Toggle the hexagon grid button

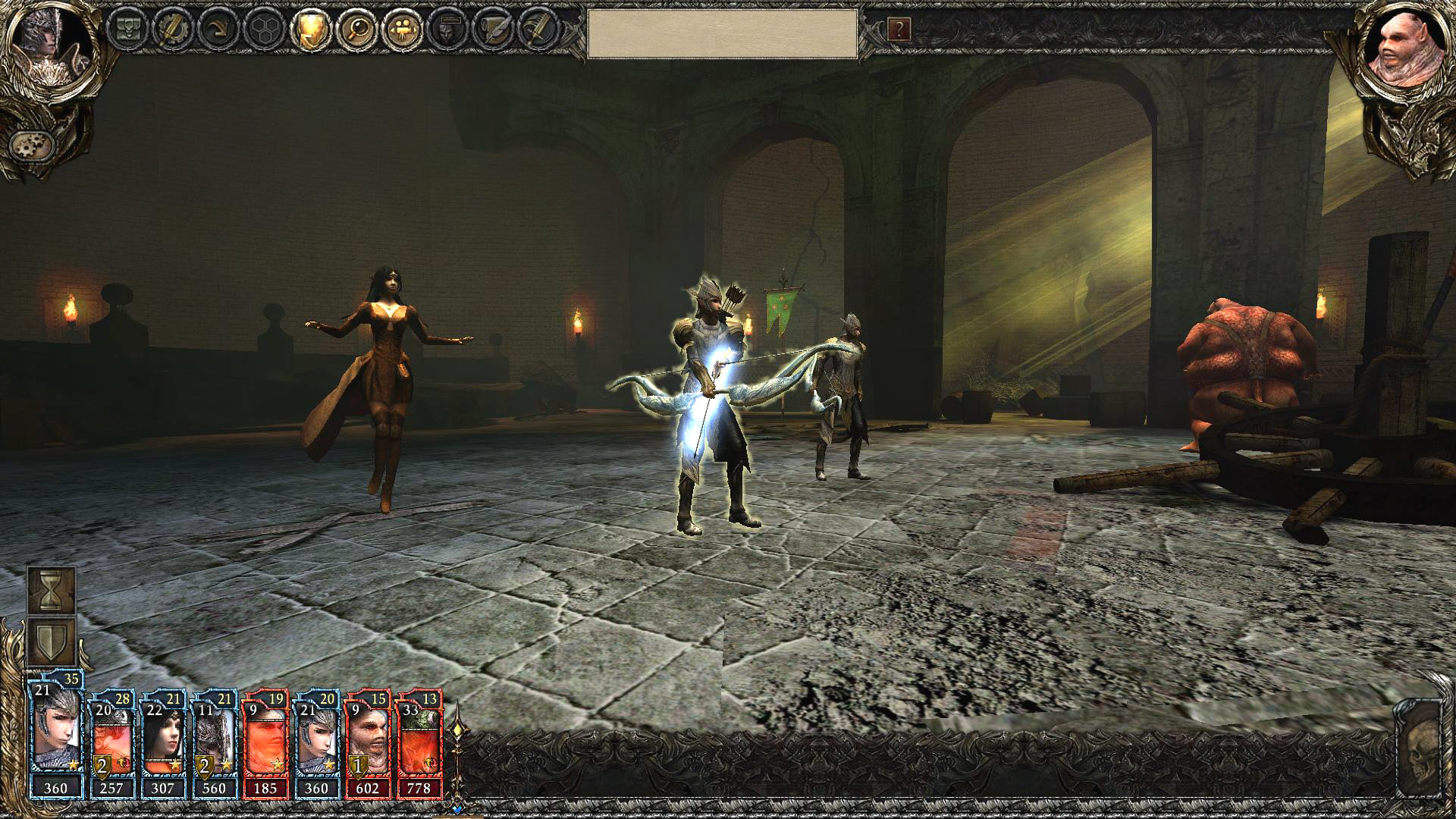coord(263,30)
